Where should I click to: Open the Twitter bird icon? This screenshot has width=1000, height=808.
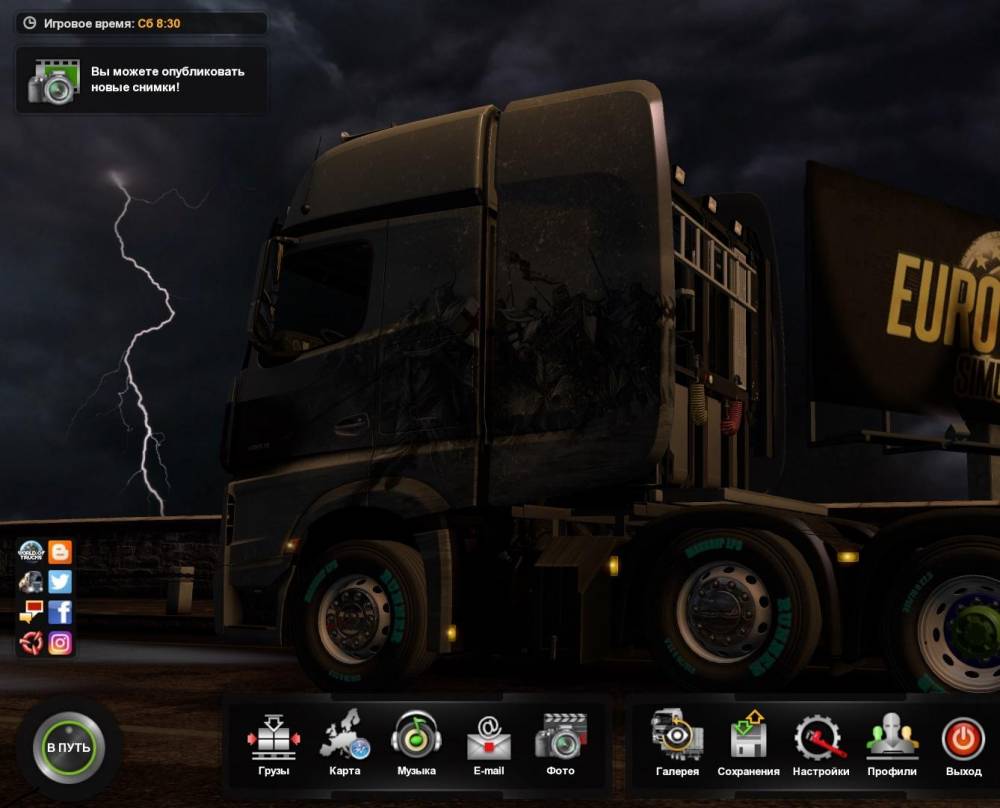pyautogui.click(x=60, y=582)
